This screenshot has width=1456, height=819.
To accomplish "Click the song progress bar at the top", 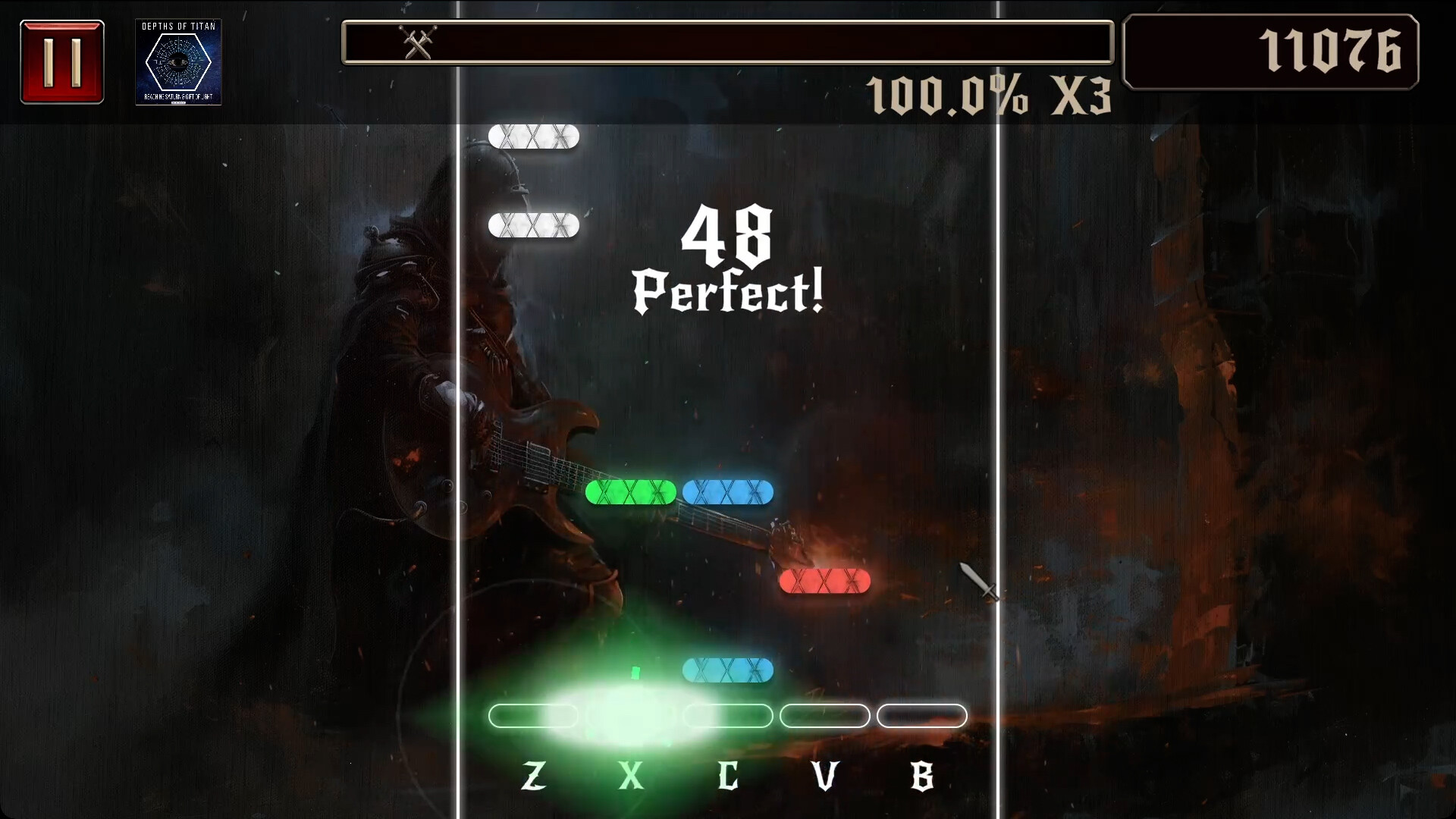I will pos(728,43).
